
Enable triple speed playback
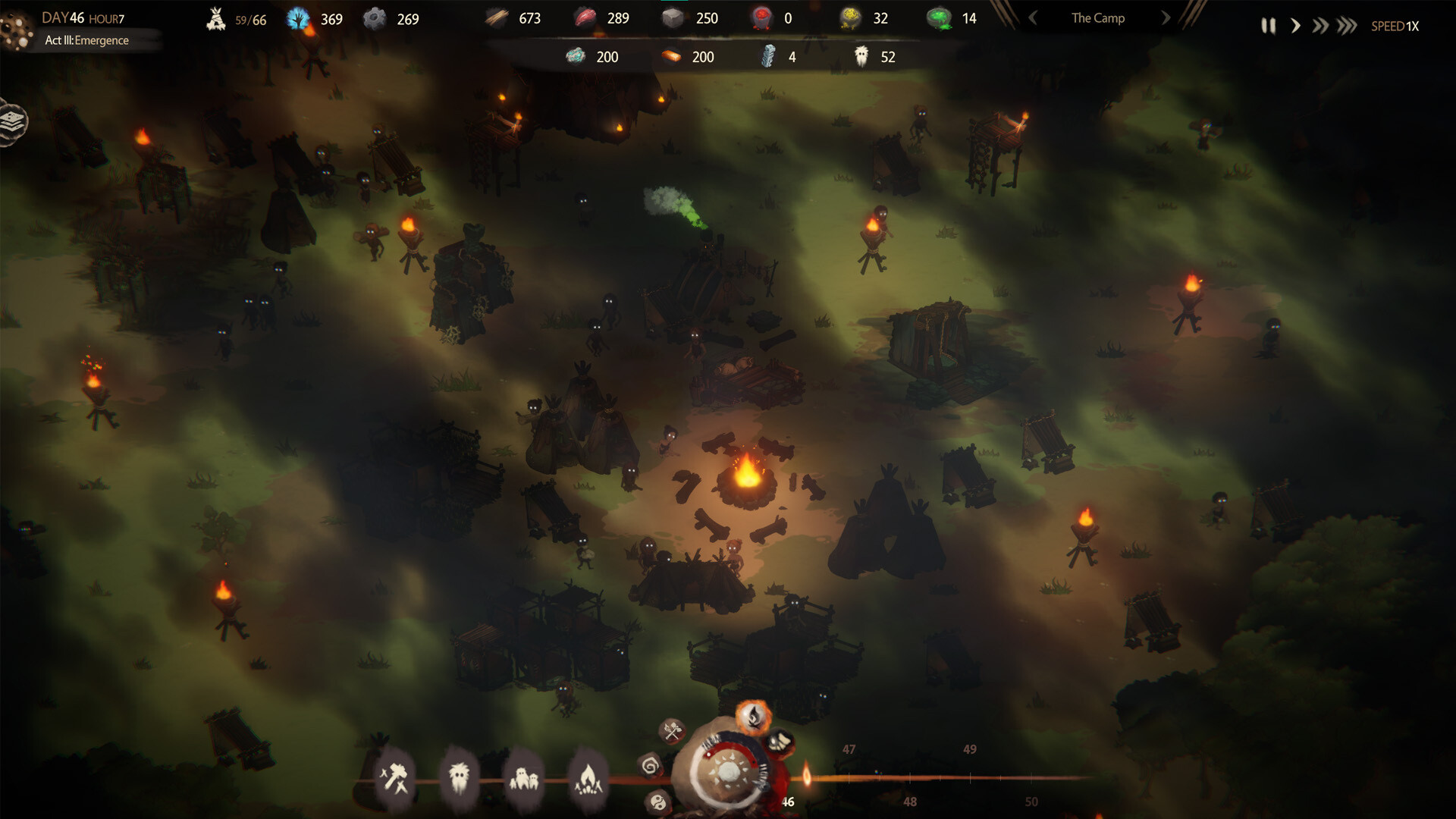1345,25
